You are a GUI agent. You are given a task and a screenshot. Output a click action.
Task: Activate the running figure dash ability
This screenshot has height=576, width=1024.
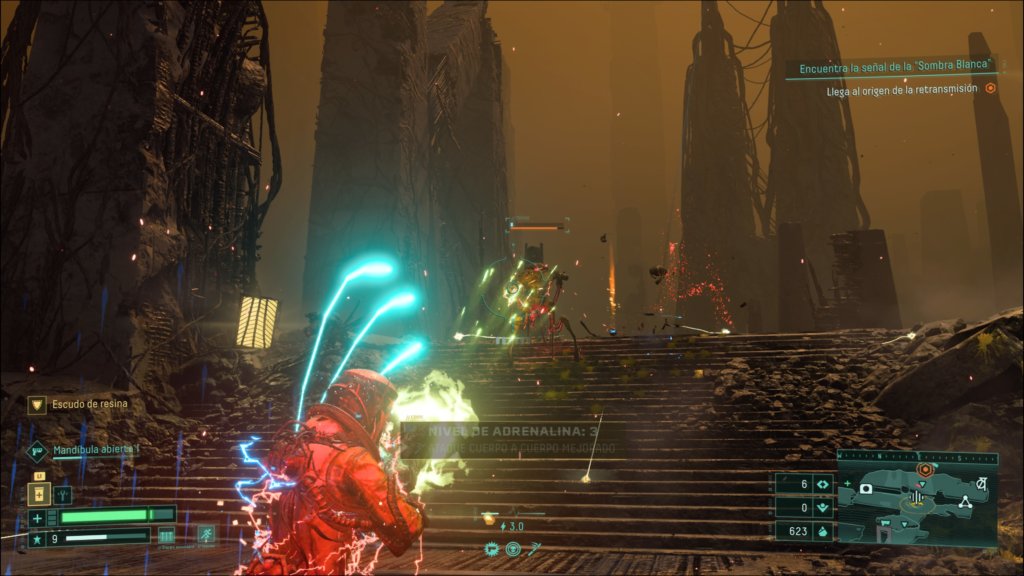pos(205,535)
